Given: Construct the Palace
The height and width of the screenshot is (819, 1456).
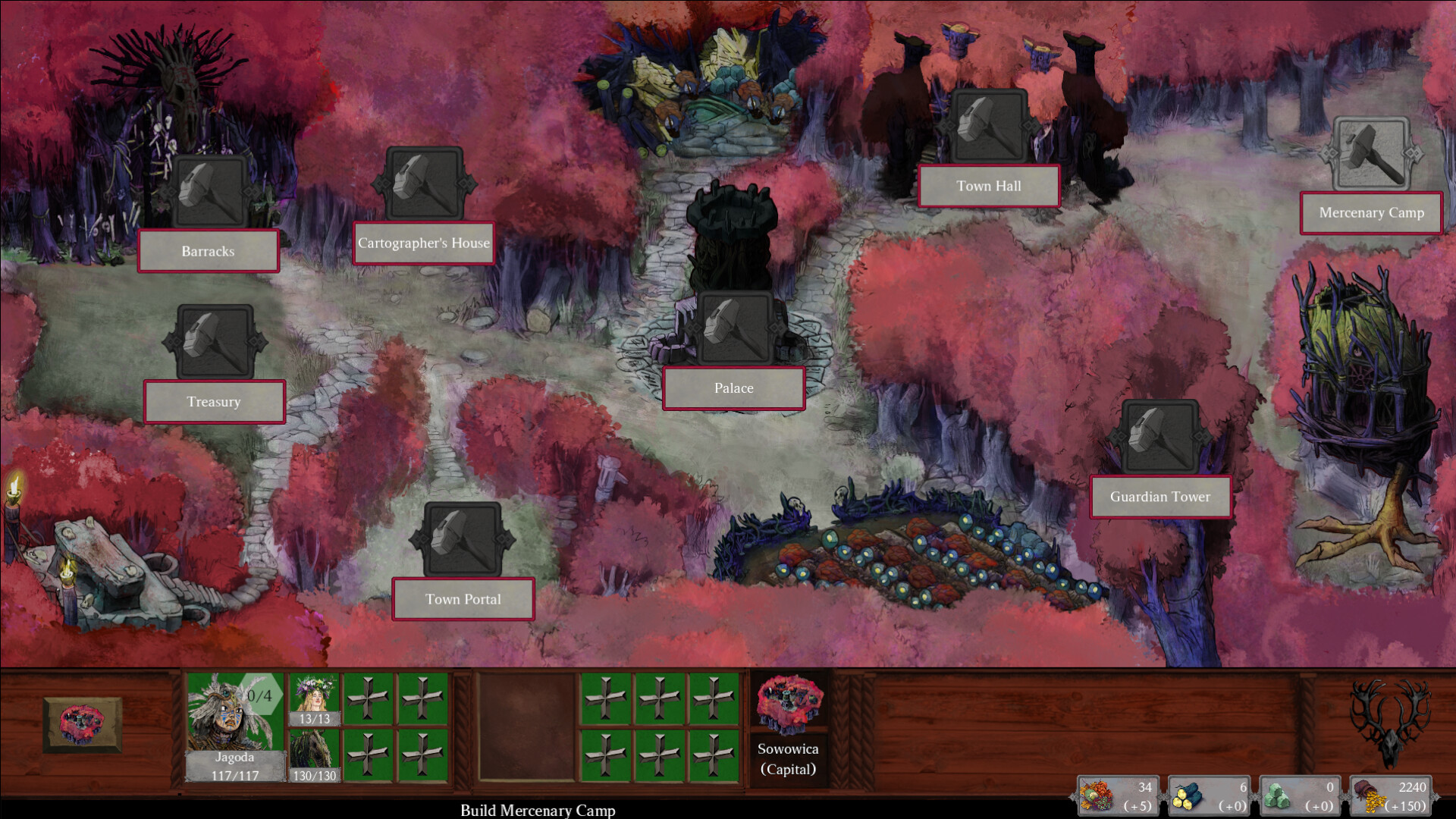Looking at the screenshot, I should 733,388.
